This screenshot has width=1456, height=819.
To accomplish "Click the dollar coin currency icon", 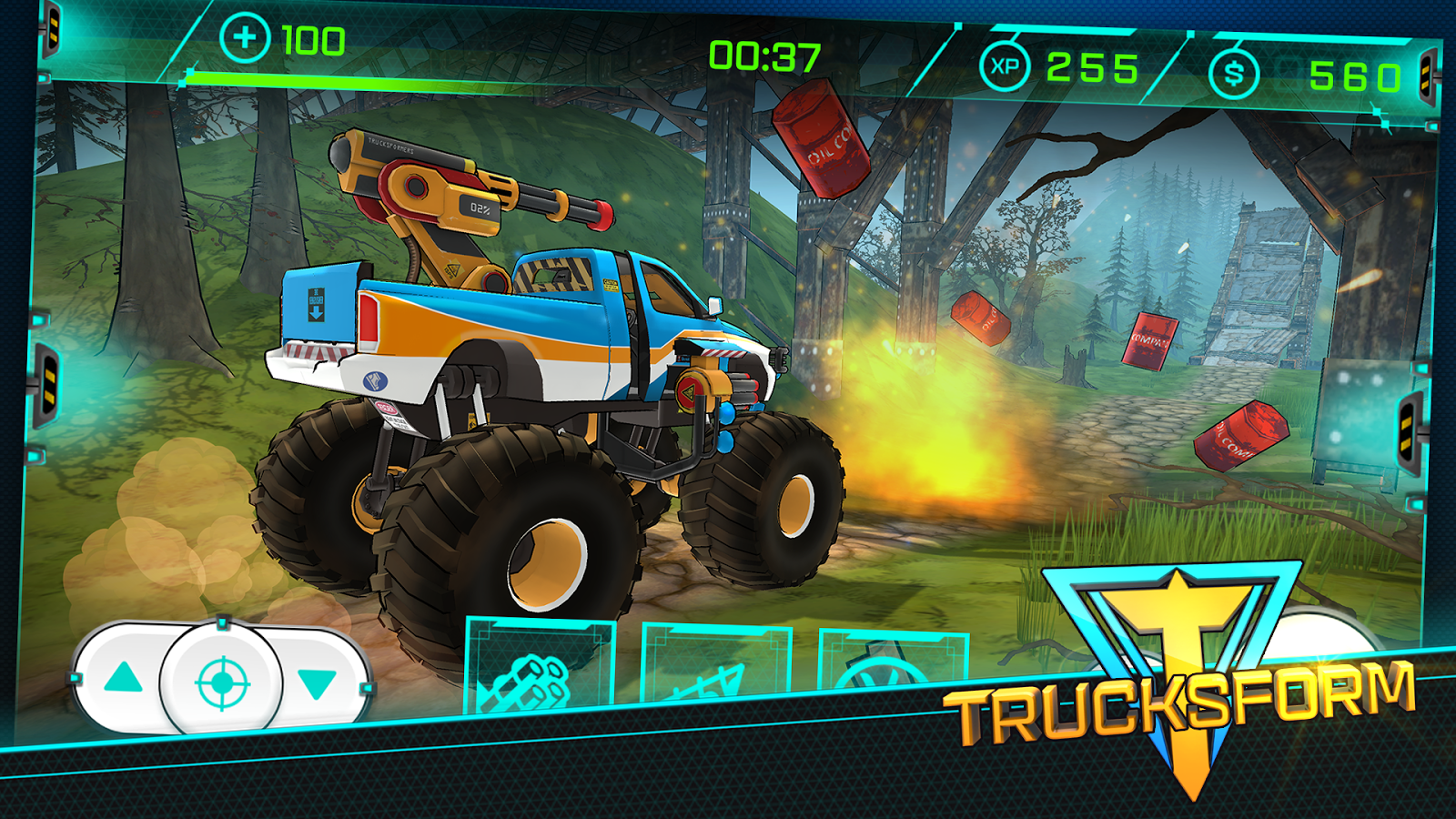I will click(1233, 72).
